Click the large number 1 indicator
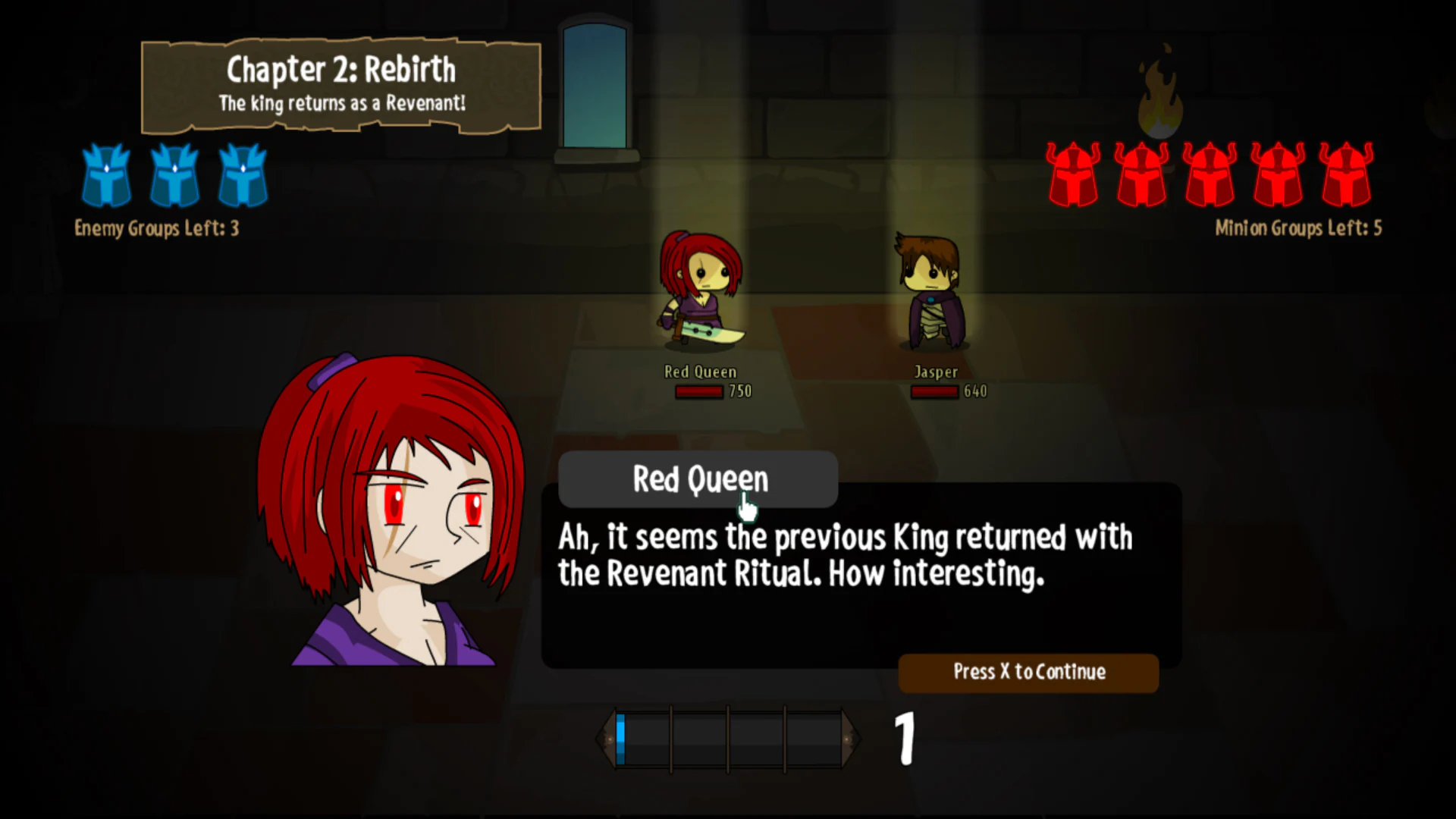This screenshot has width=1456, height=819. click(904, 737)
